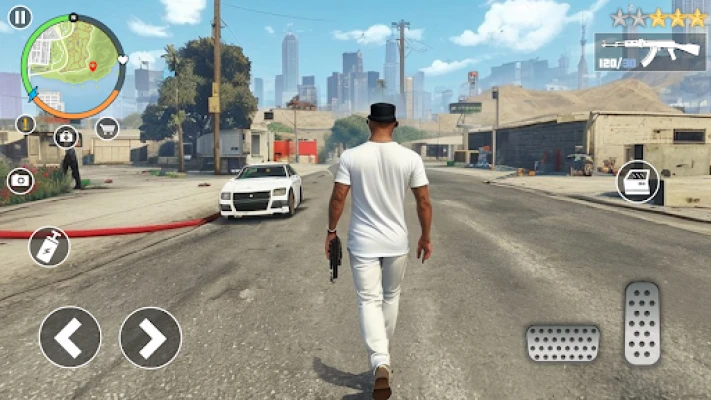Use the spray canister button
This screenshot has width=711, height=400.
click(49, 247)
